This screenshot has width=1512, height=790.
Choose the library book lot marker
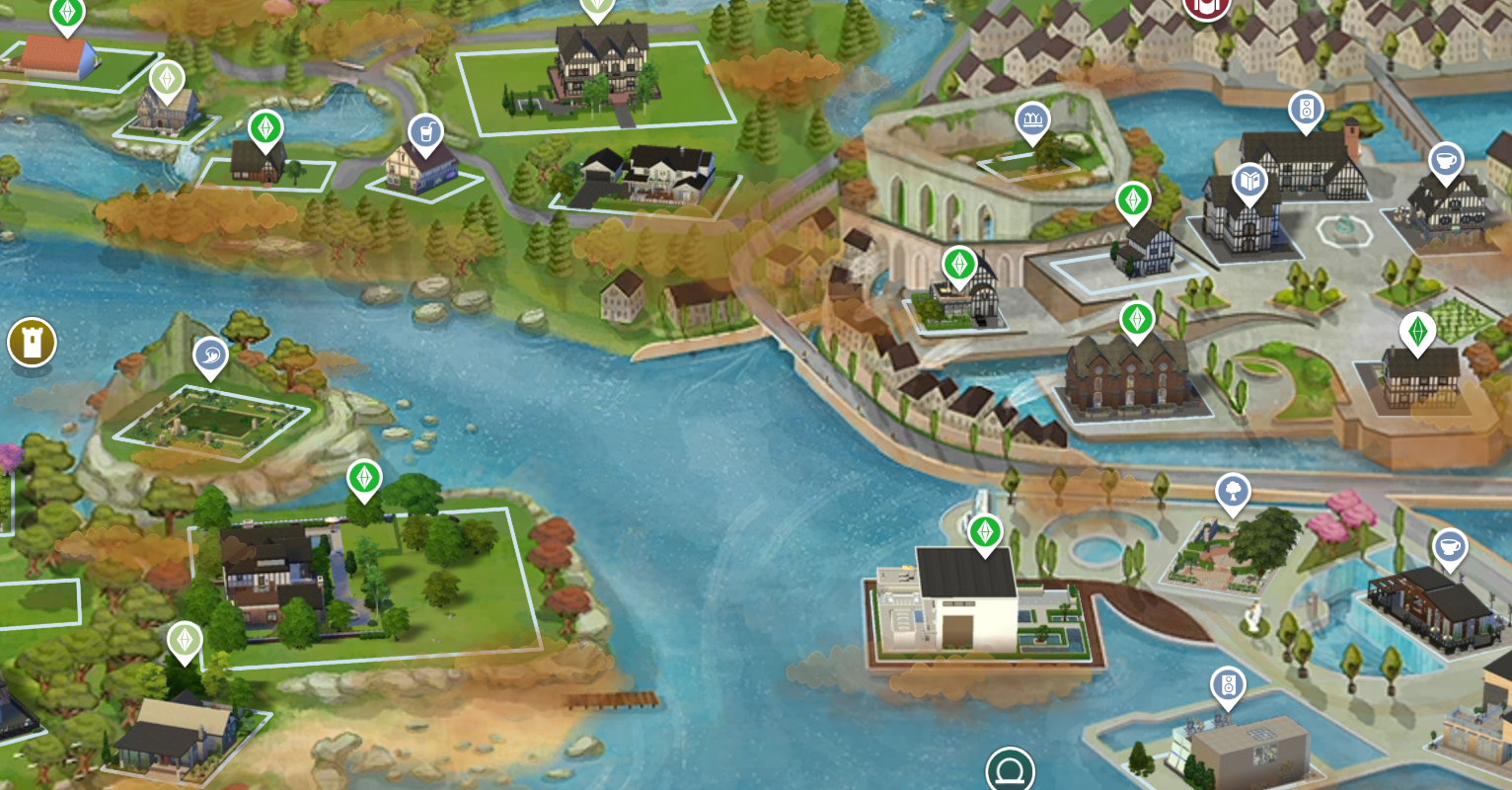(1249, 183)
